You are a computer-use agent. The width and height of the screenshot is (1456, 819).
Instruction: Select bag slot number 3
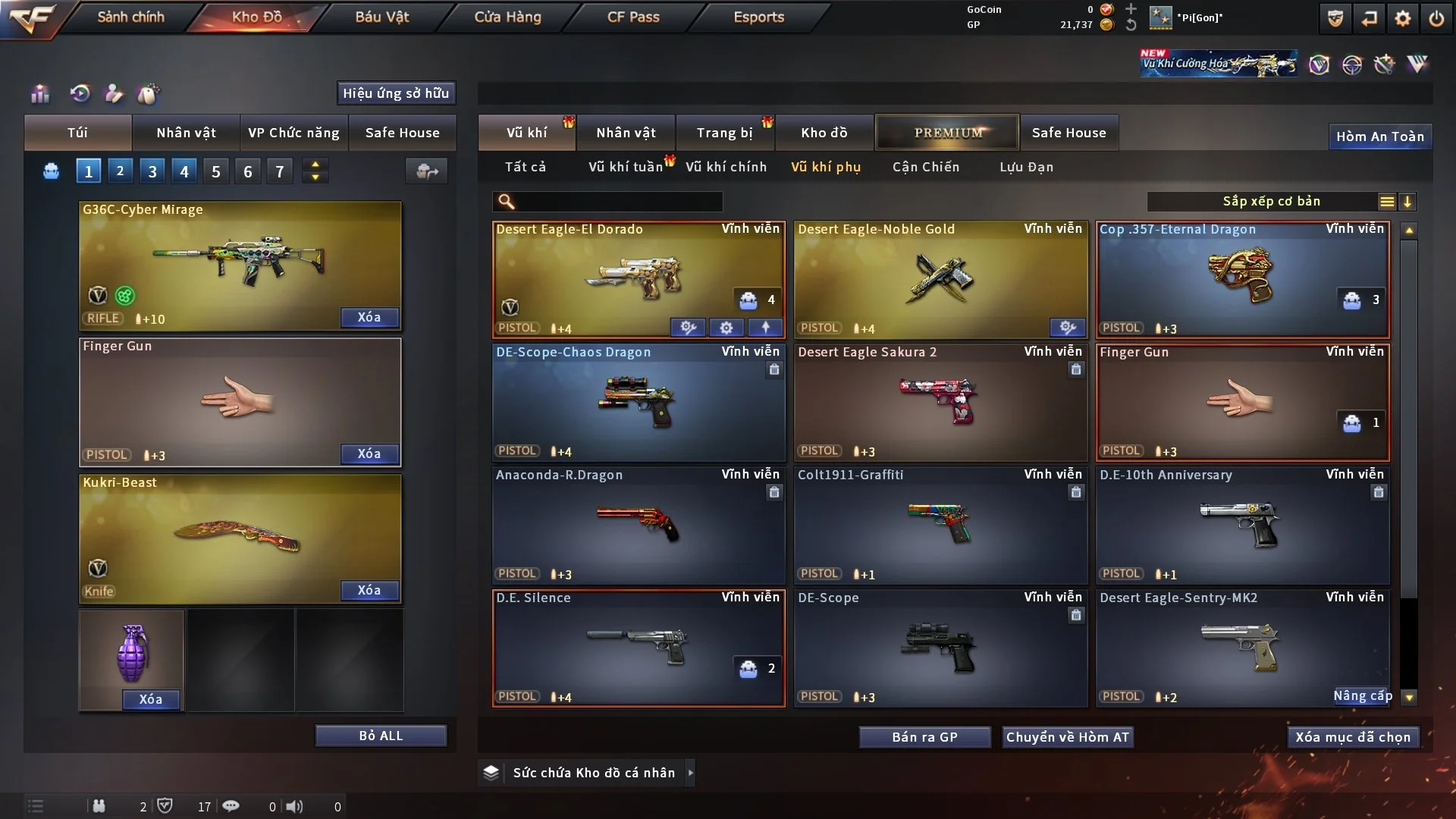coord(152,171)
